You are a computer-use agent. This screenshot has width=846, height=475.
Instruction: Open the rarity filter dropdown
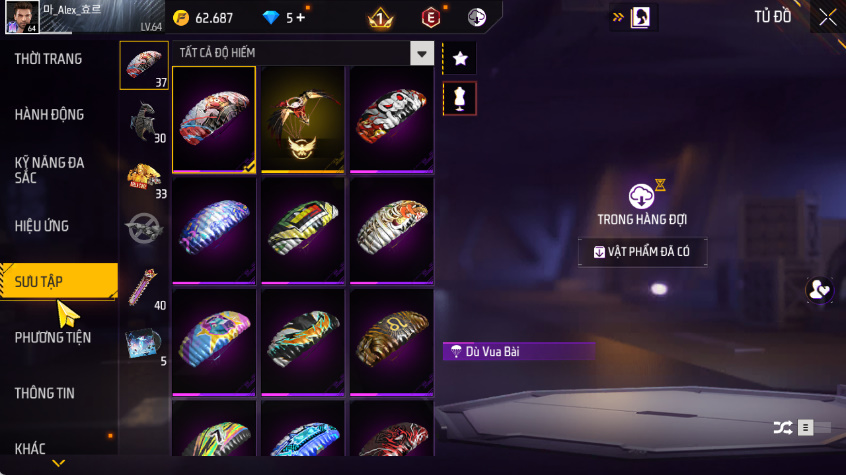coord(423,54)
